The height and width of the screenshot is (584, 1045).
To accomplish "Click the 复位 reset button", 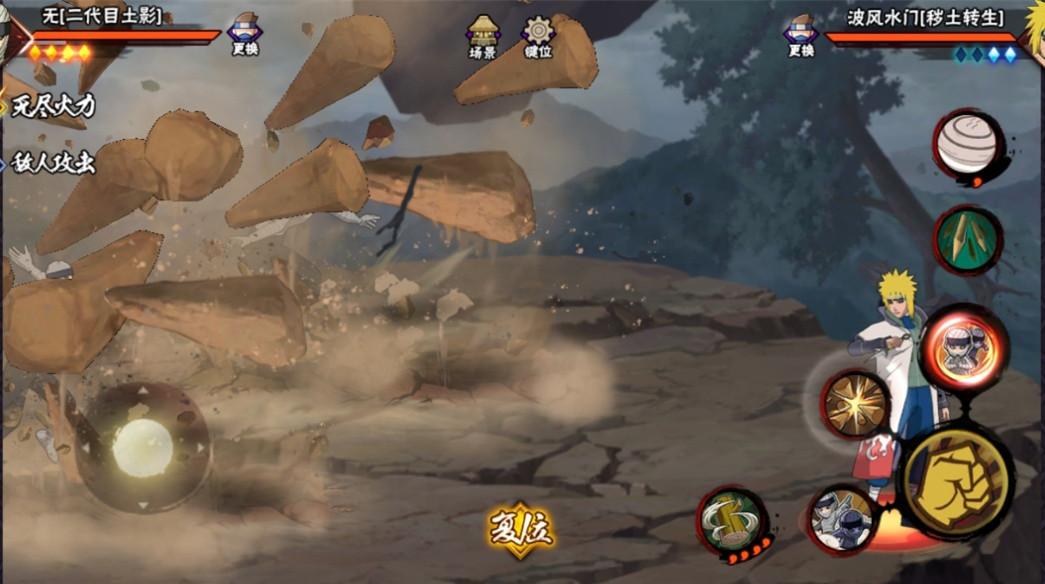I will coord(520,527).
